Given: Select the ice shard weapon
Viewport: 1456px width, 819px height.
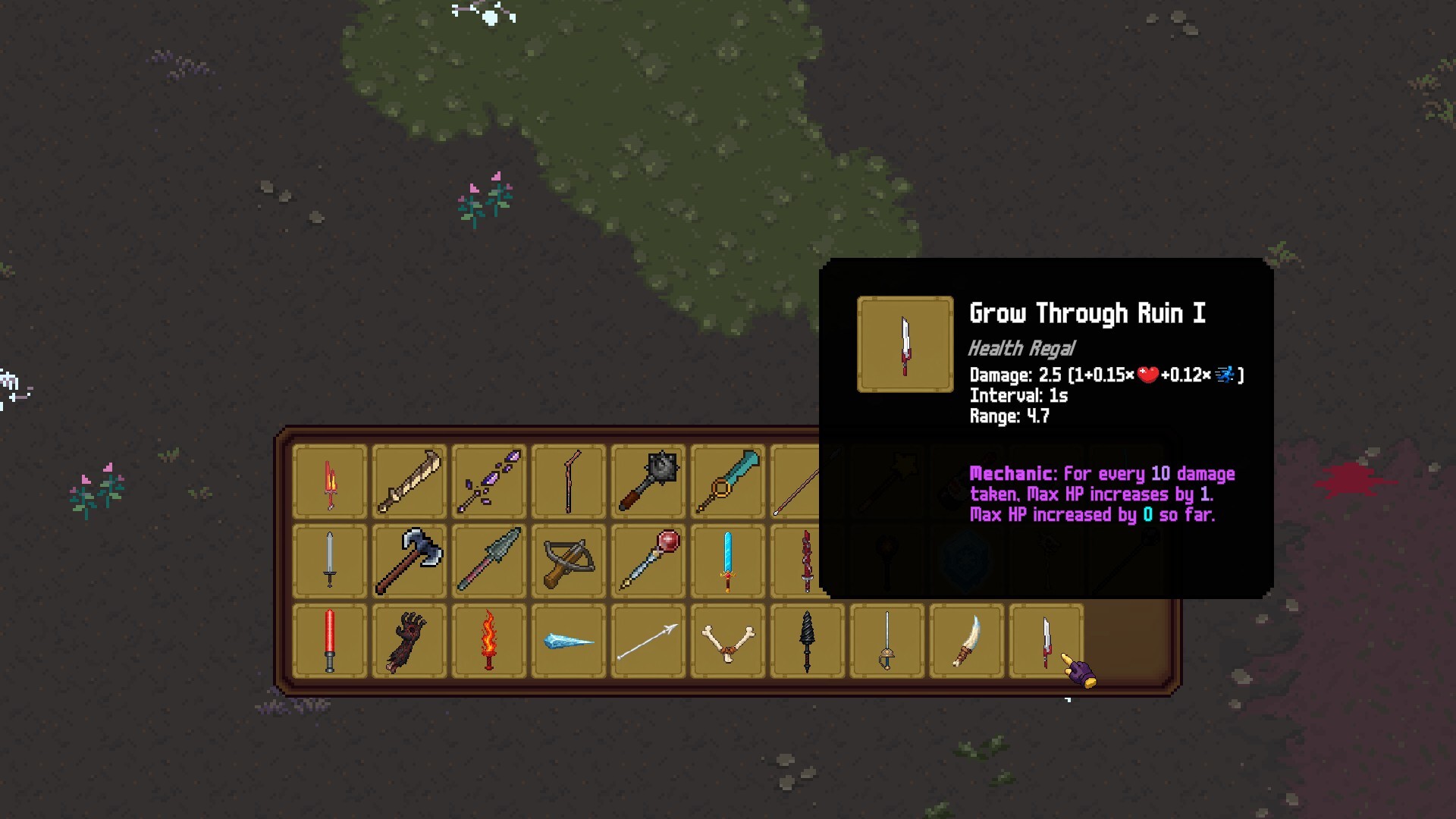Looking at the screenshot, I should point(569,641).
